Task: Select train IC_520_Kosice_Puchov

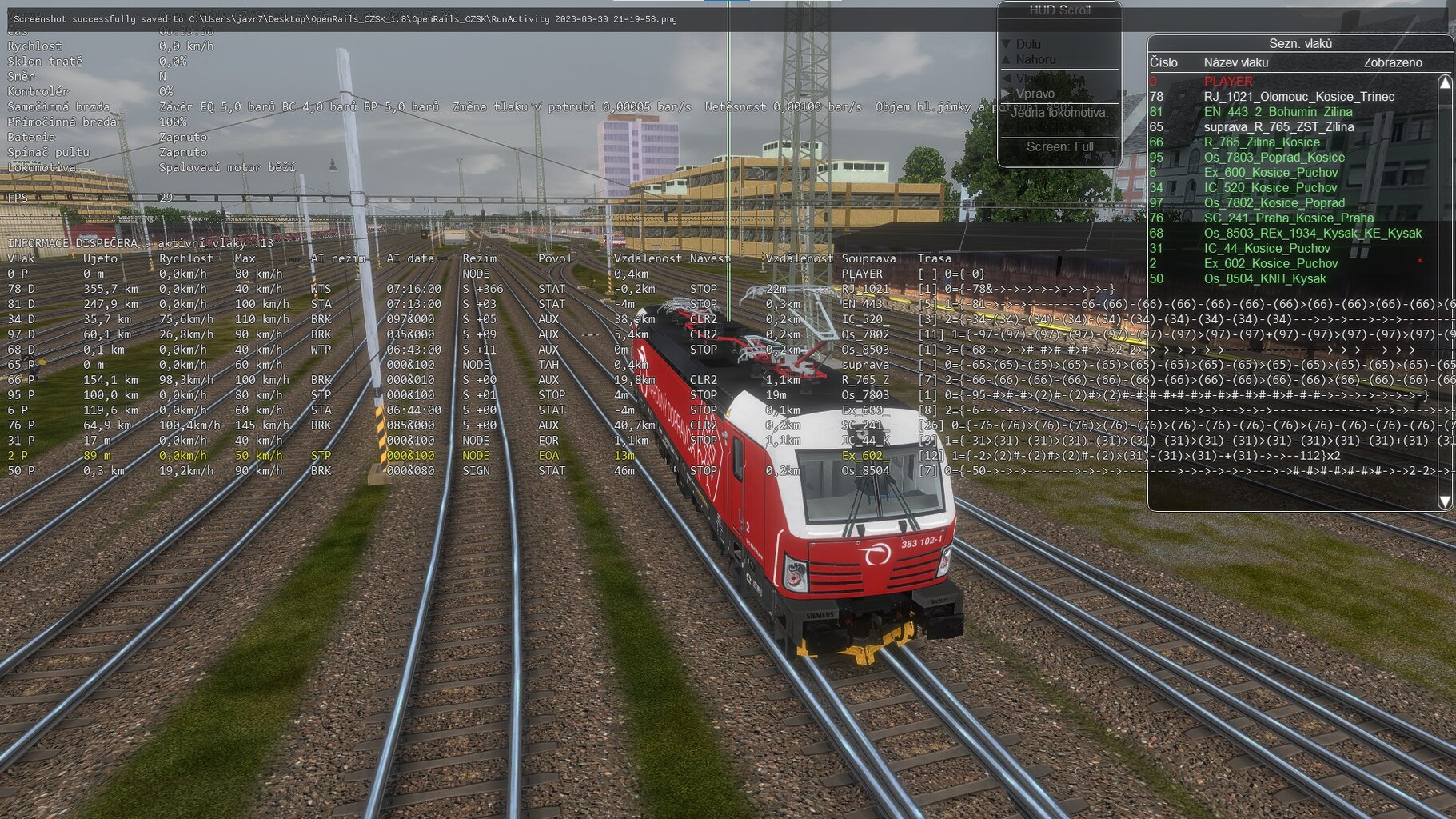Action: coord(1271,188)
